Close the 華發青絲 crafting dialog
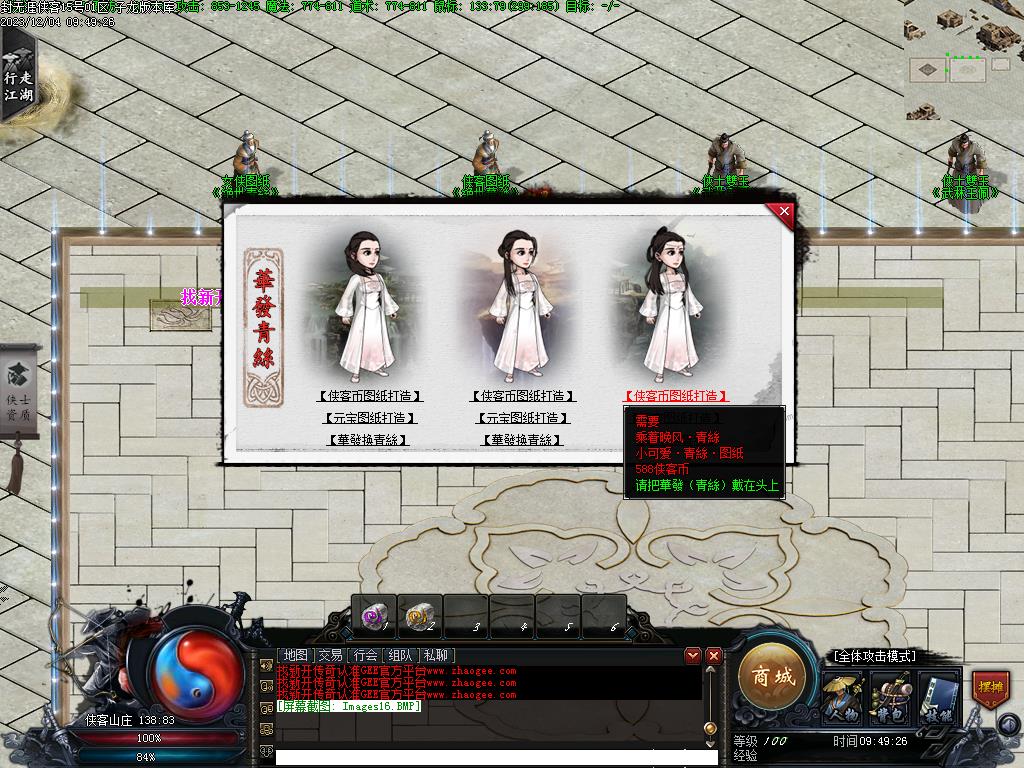This screenshot has width=1024, height=768. 784,211
